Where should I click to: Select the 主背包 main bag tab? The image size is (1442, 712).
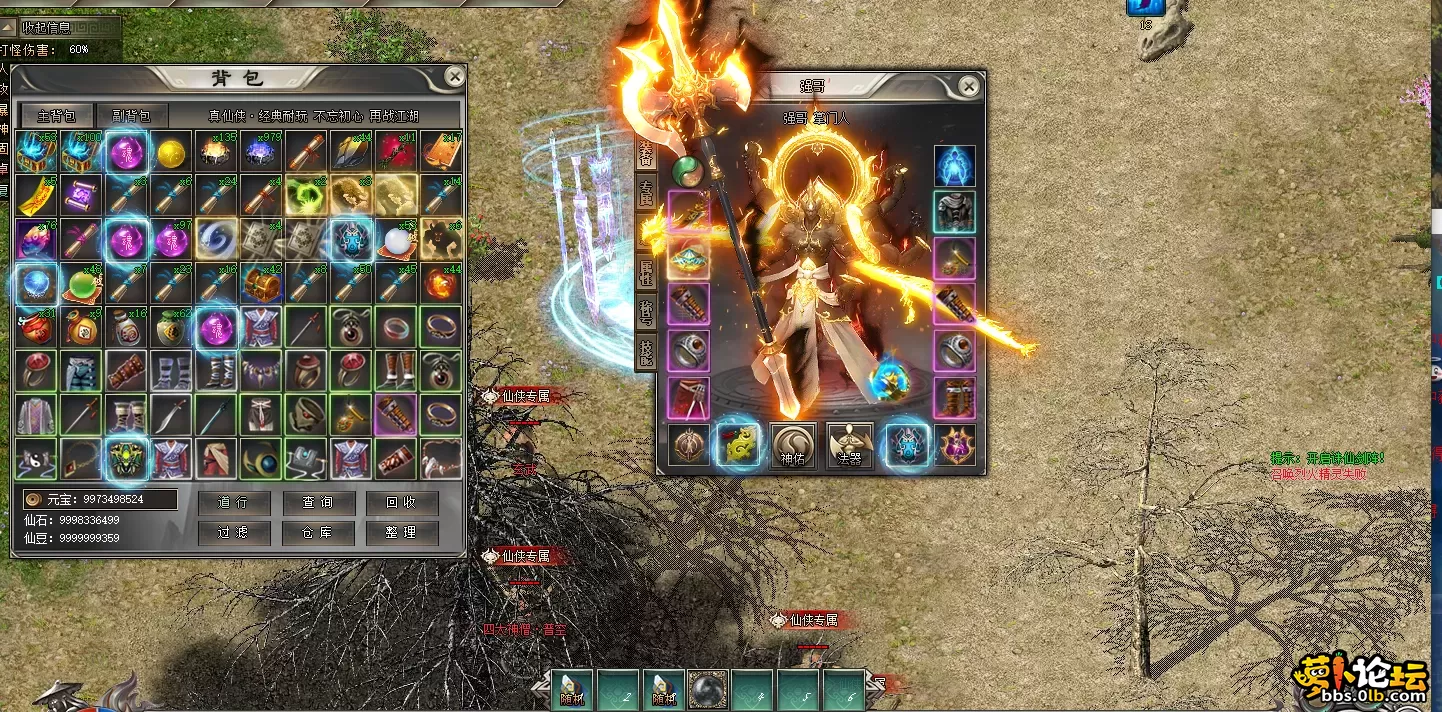coord(57,115)
